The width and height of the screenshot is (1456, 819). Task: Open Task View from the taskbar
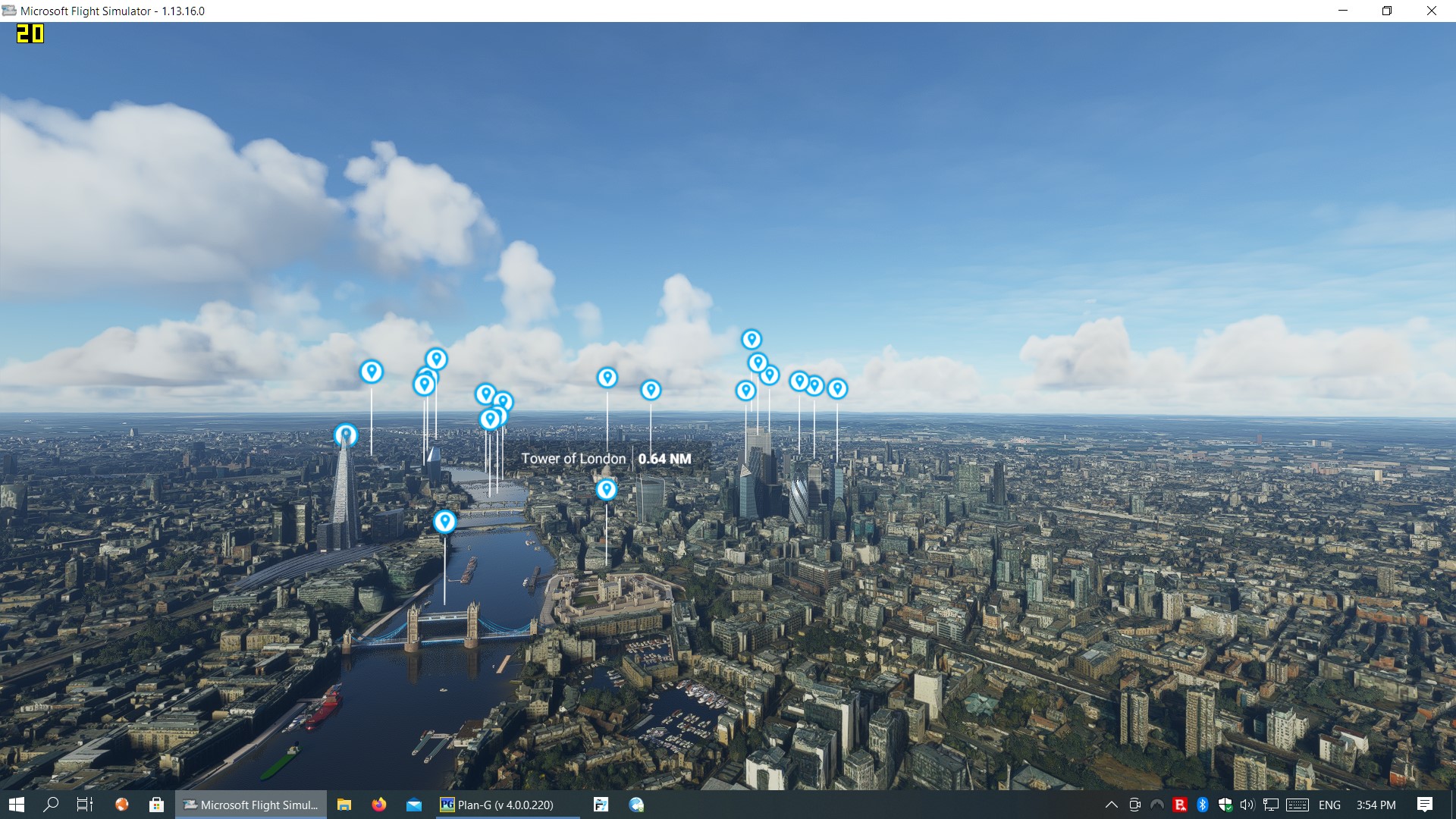tap(84, 805)
